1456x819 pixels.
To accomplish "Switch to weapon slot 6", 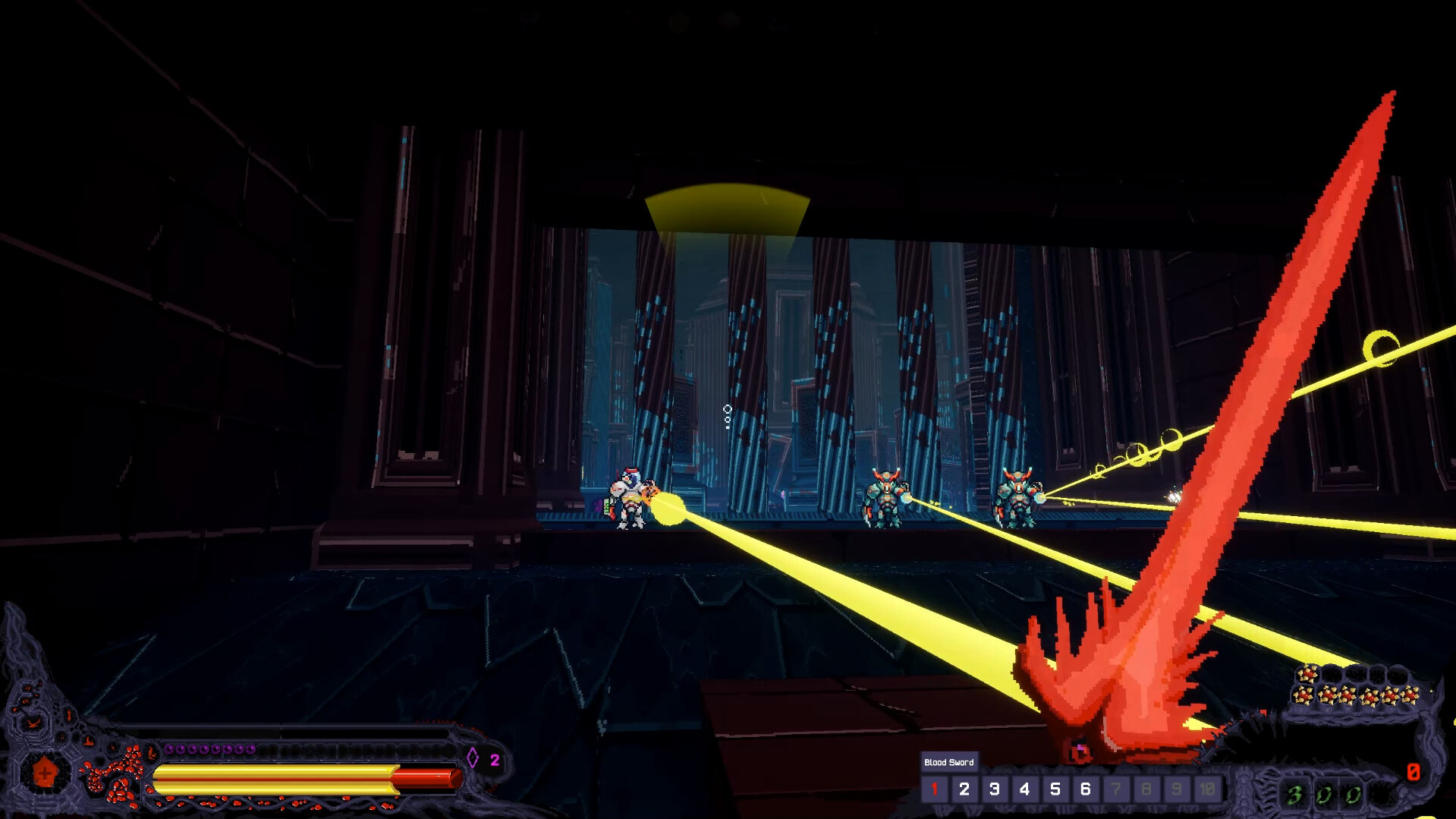I will [1086, 789].
